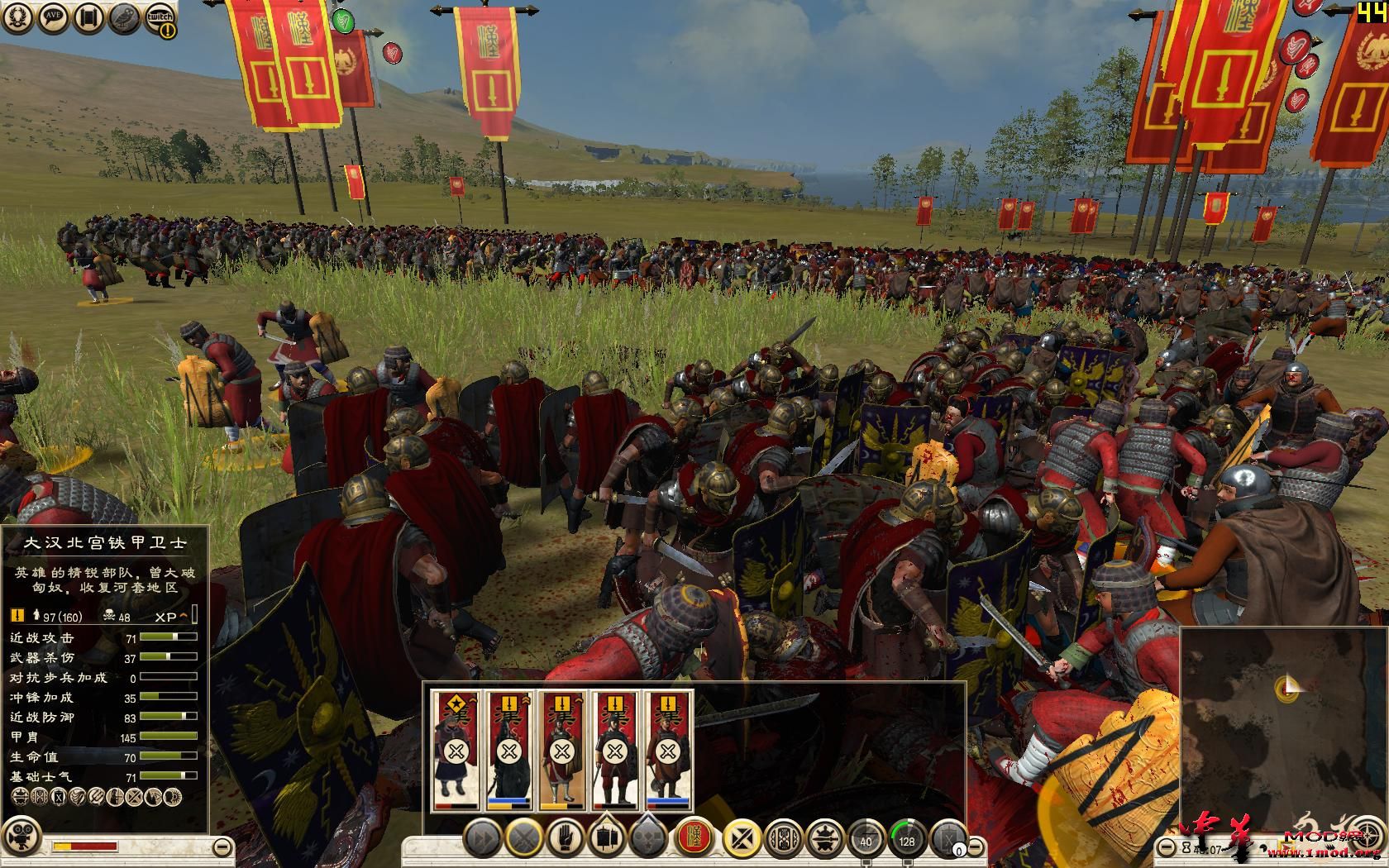The width and height of the screenshot is (1389, 868).
Task: Click the red Han faction emblem button
Action: coord(694,839)
